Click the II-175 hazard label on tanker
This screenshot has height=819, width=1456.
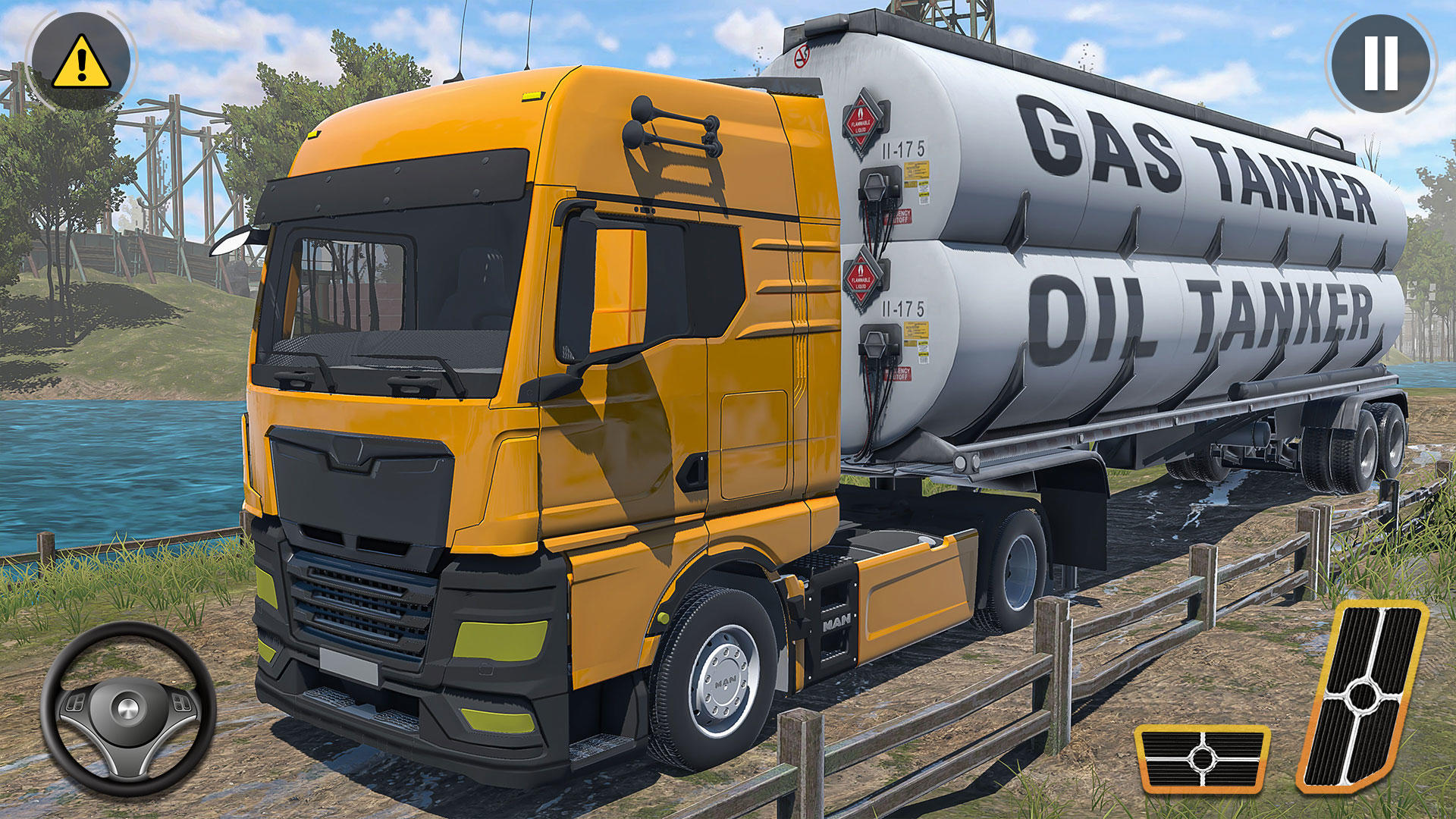tap(903, 150)
